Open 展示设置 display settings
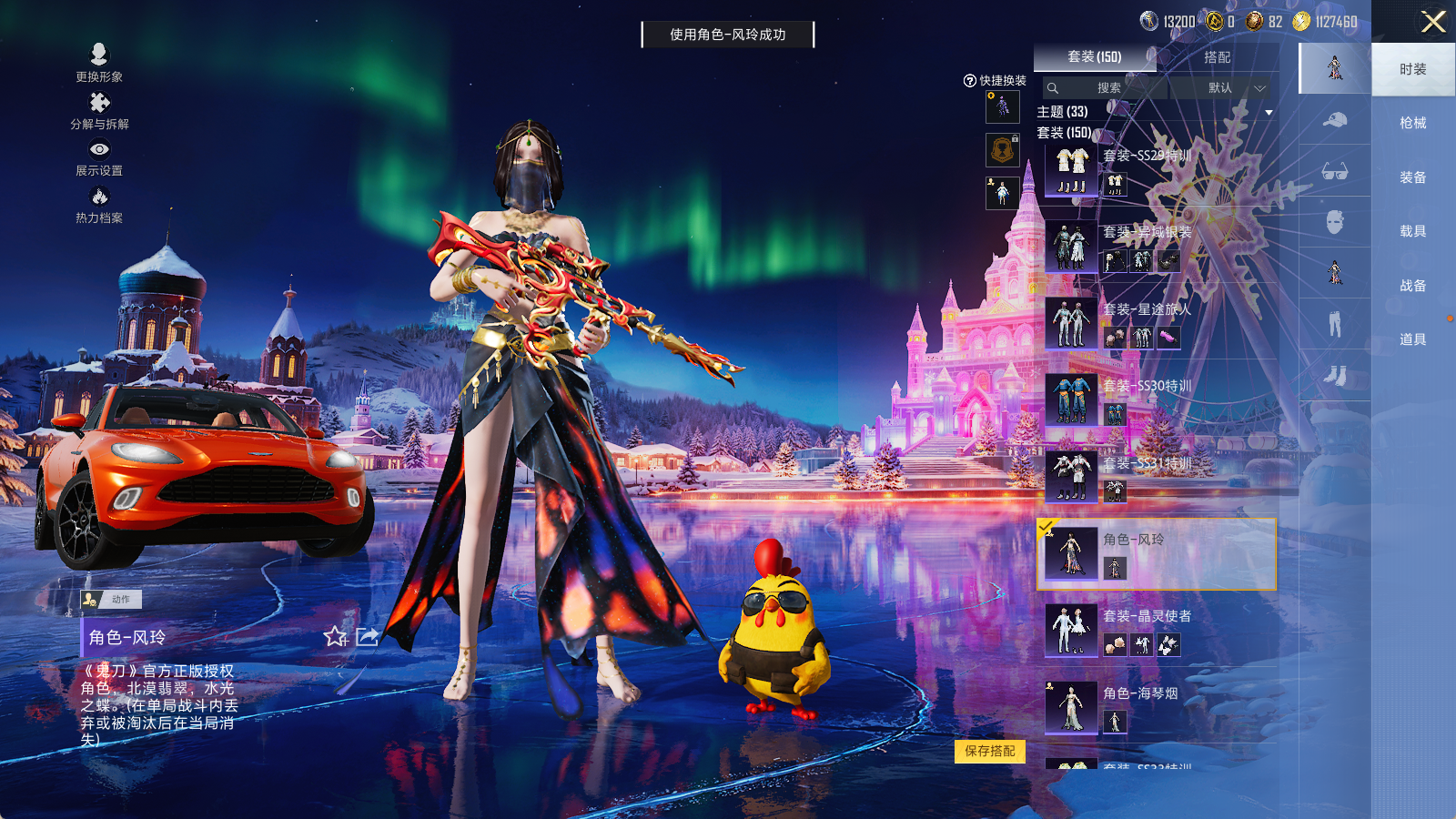 point(99,157)
